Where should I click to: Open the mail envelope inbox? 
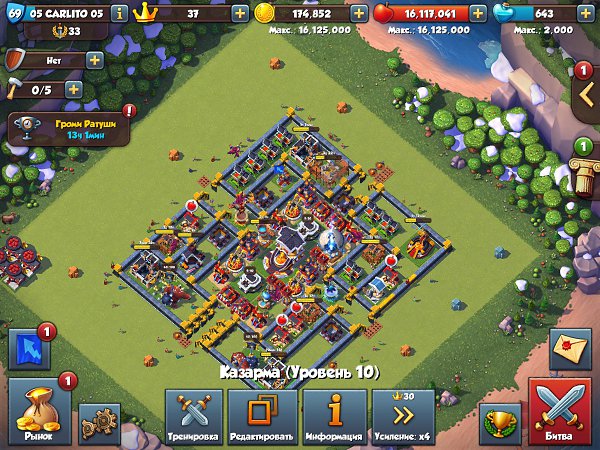[570, 354]
